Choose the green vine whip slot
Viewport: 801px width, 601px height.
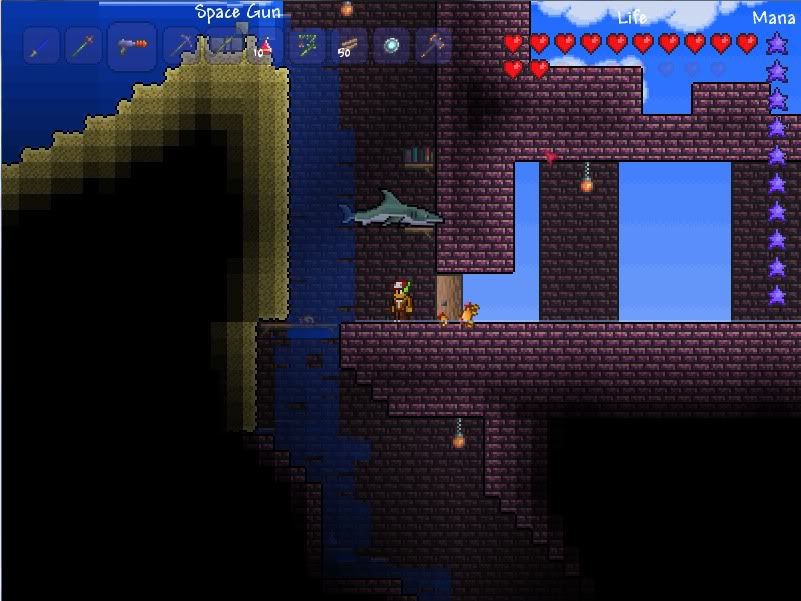tap(307, 47)
